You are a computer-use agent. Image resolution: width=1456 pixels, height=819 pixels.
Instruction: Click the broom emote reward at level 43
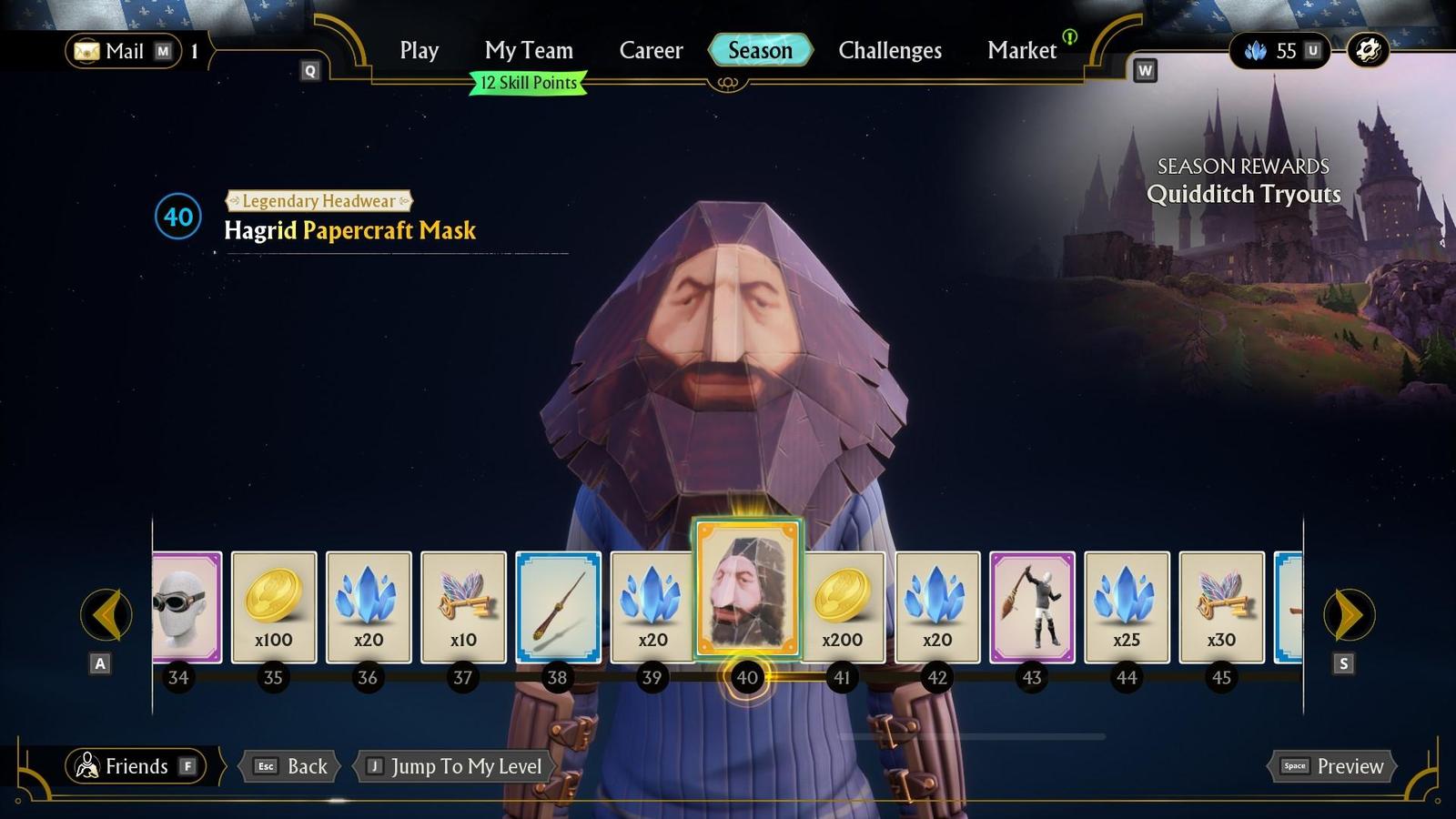[x=1033, y=607]
